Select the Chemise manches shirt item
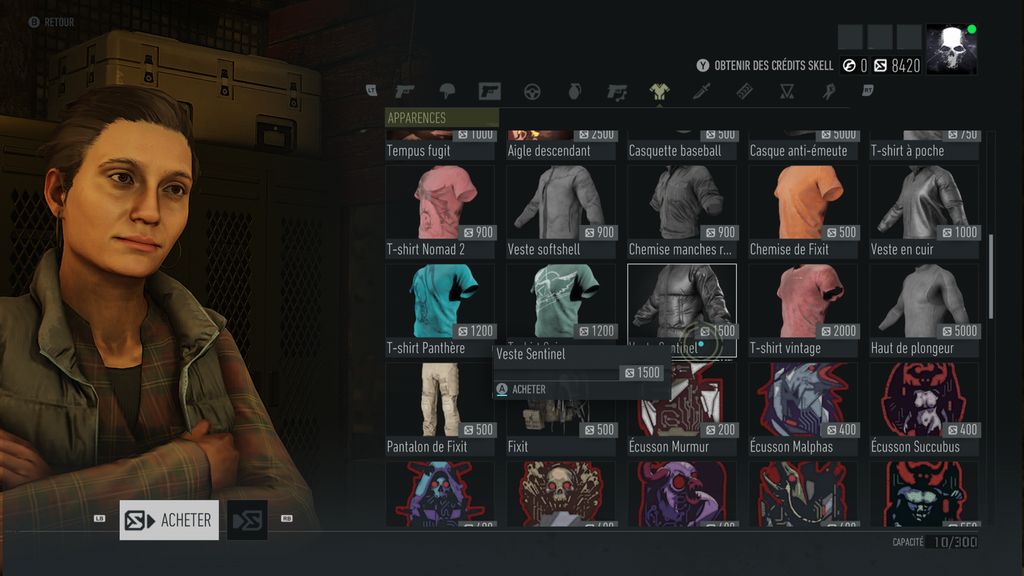The height and width of the screenshot is (576, 1024). click(682, 203)
